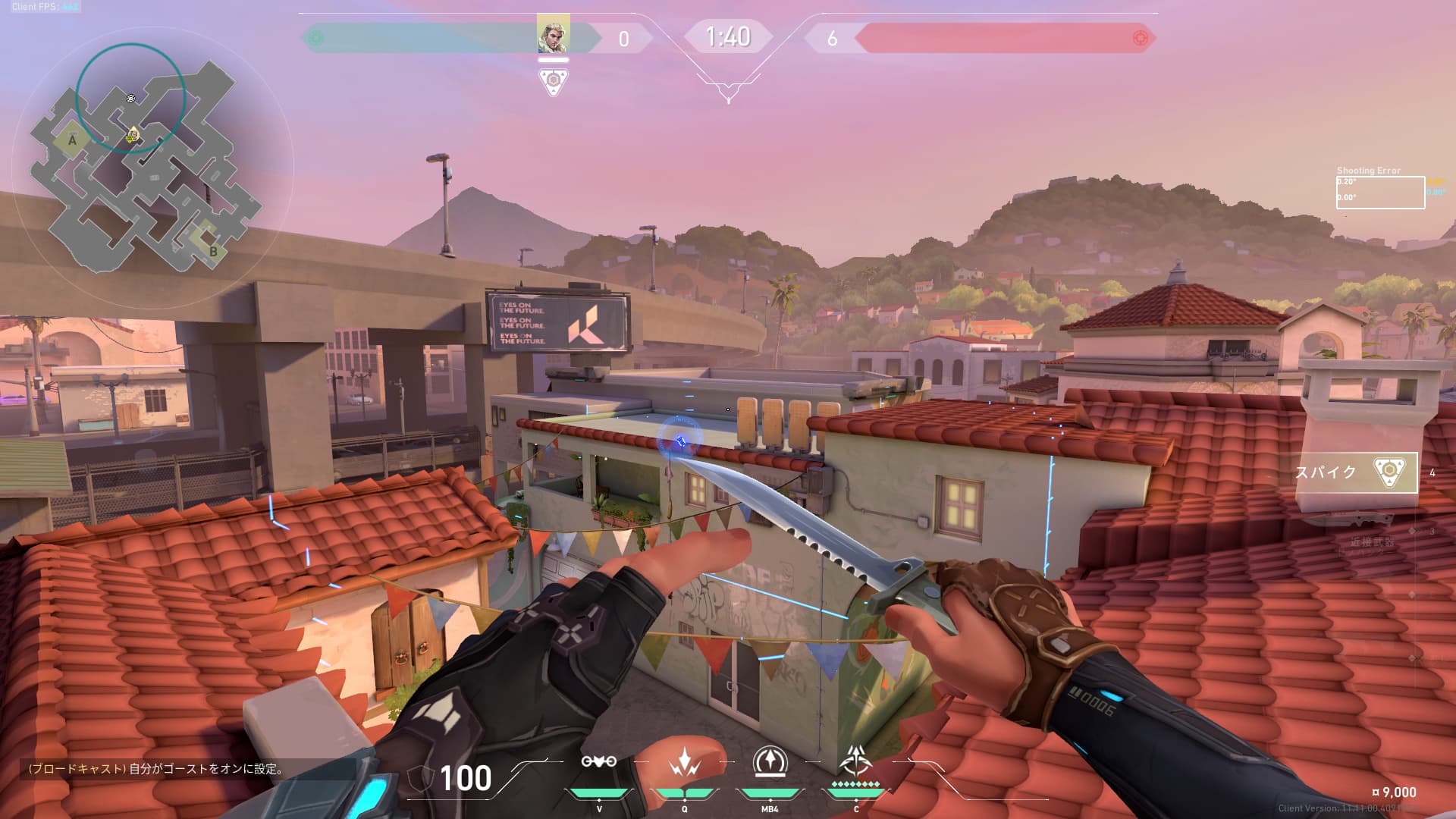The height and width of the screenshot is (819, 1456).
Task: Click the circular minimap
Action: click(x=152, y=167)
